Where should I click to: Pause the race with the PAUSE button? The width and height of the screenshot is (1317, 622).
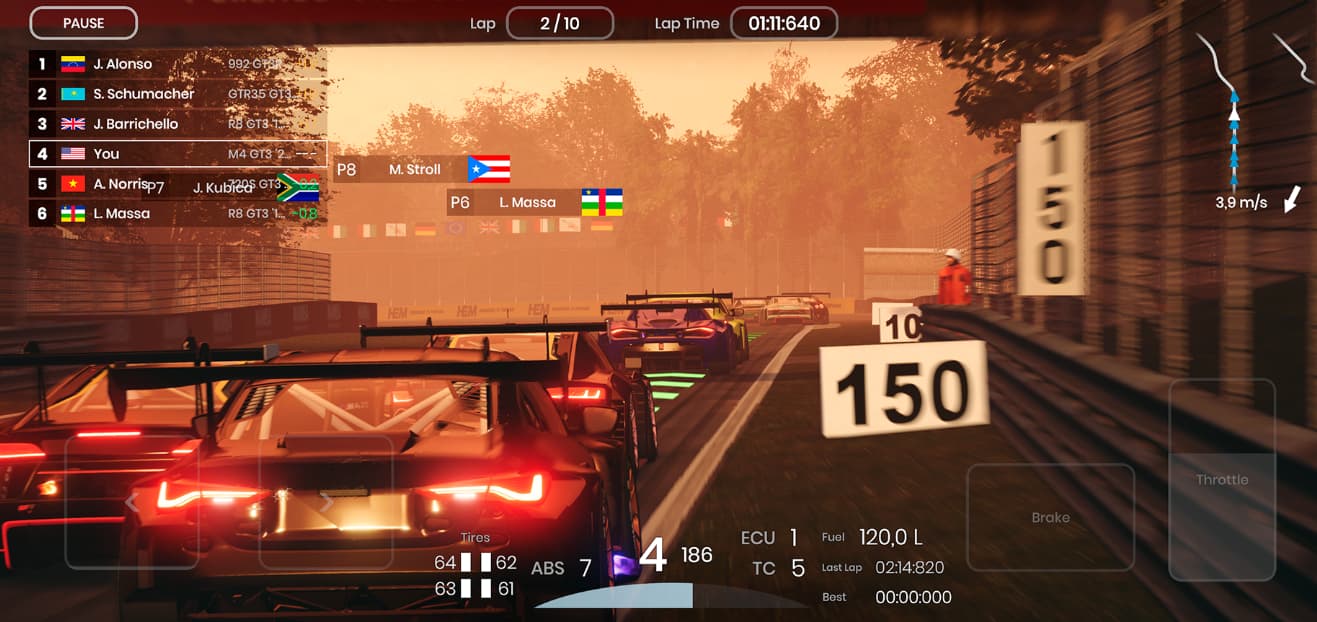pyautogui.click(x=83, y=23)
